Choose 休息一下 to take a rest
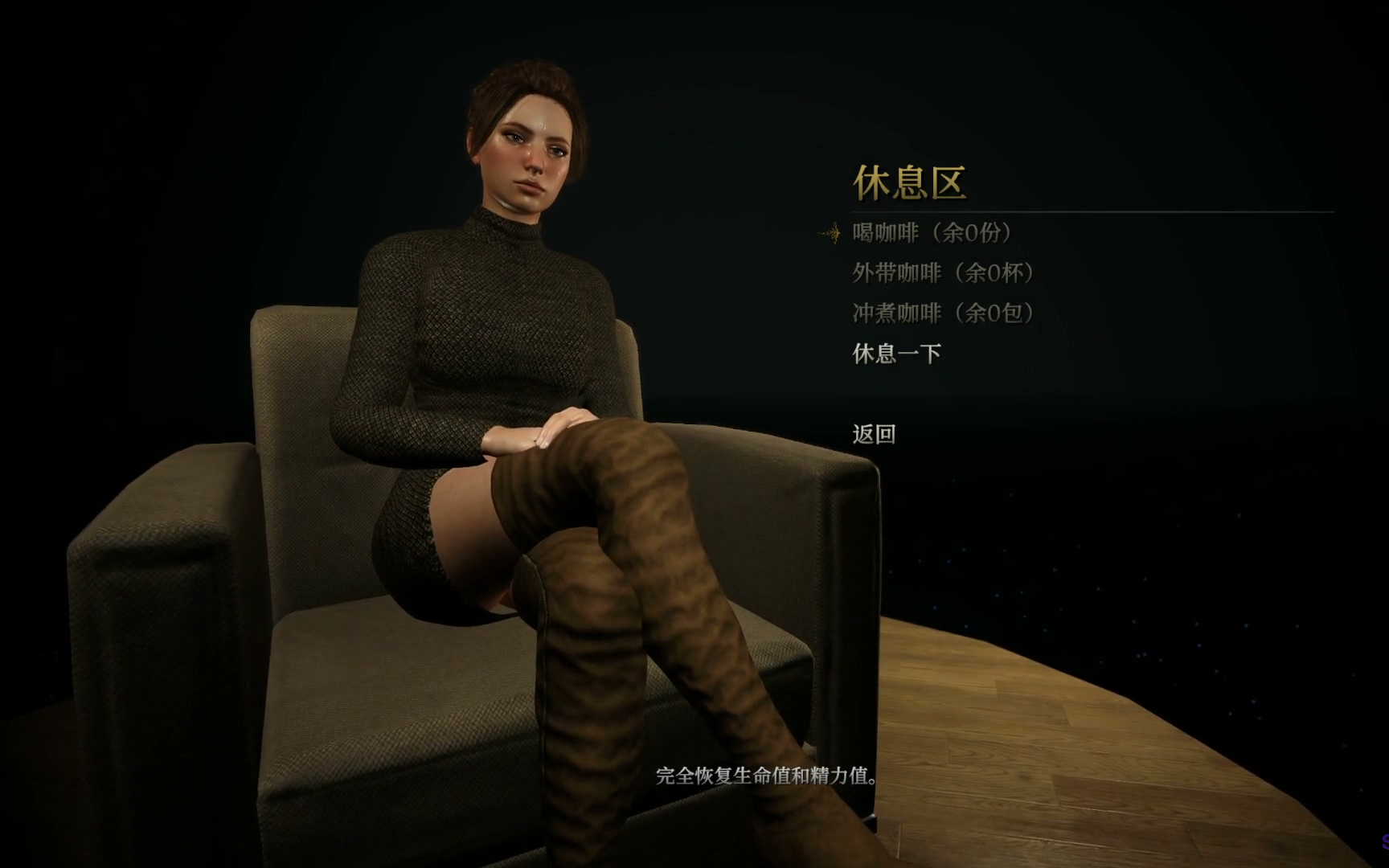 click(x=896, y=354)
